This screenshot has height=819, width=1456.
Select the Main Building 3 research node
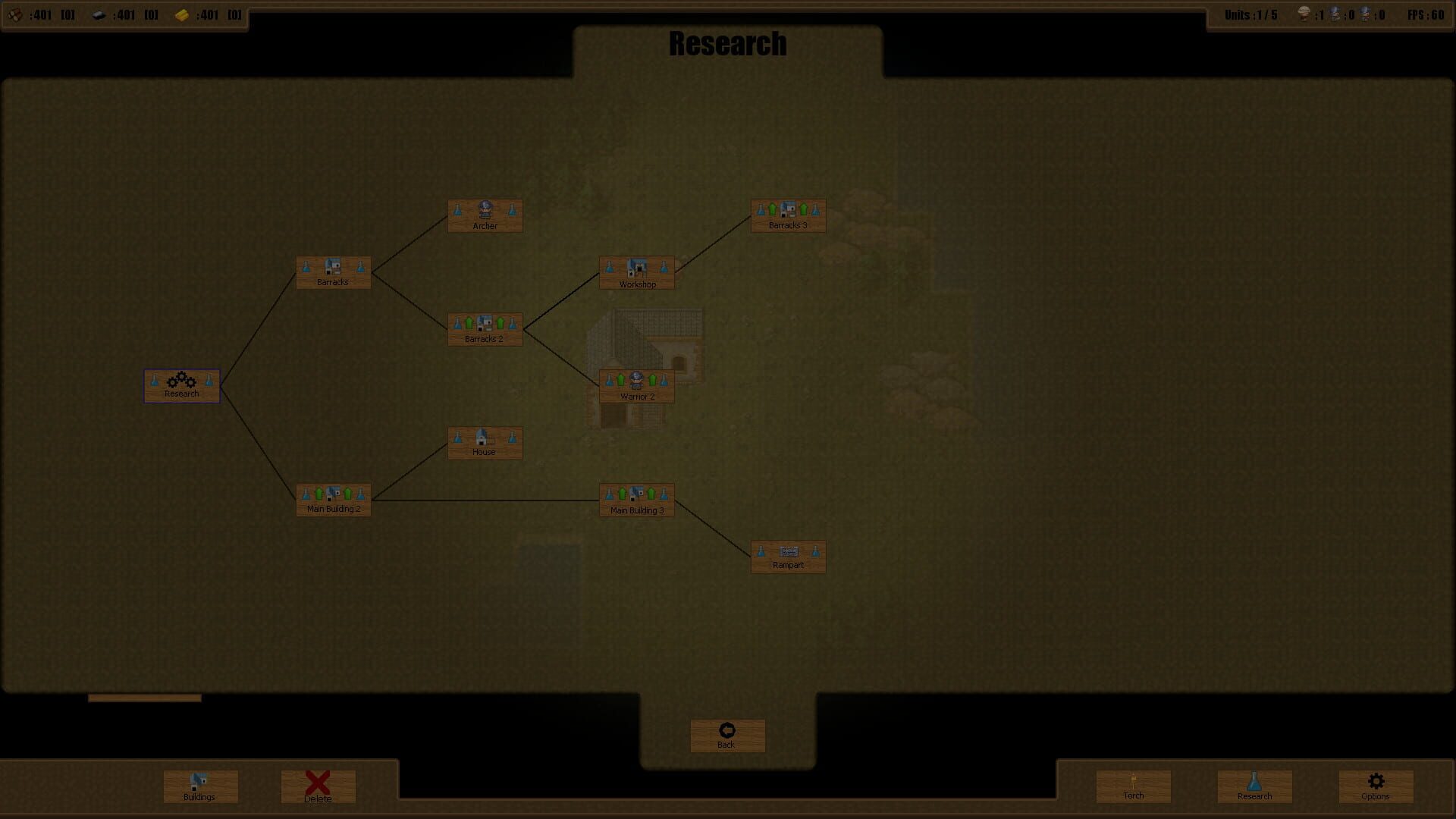click(x=636, y=500)
